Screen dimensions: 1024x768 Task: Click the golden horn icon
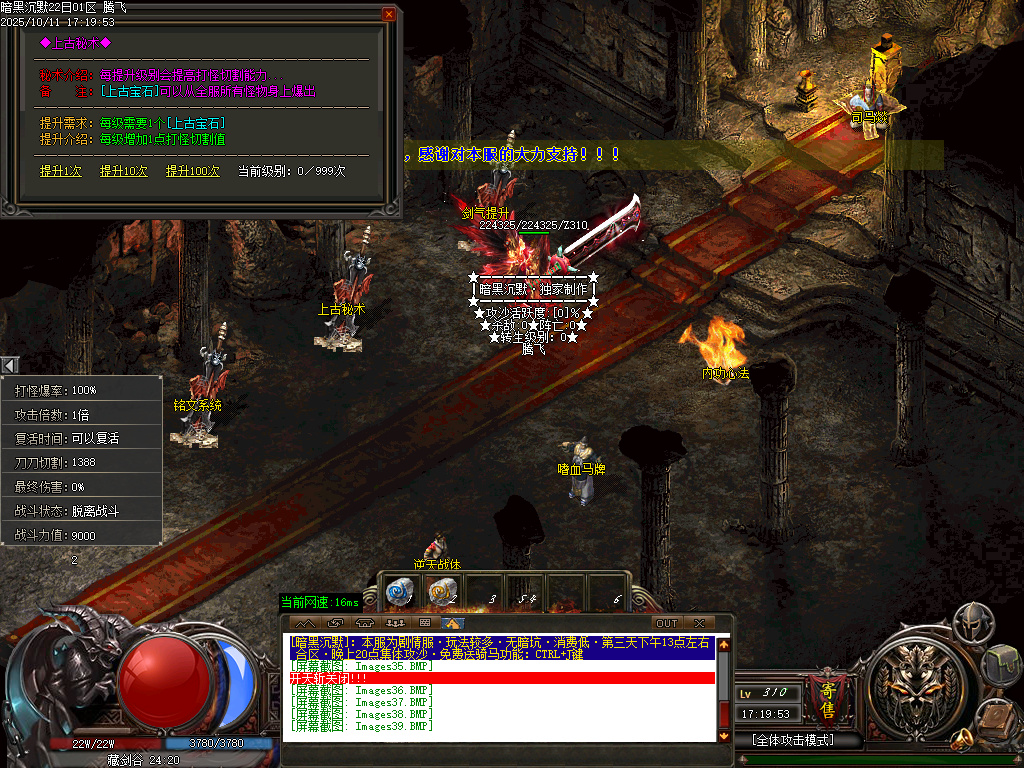[962, 741]
